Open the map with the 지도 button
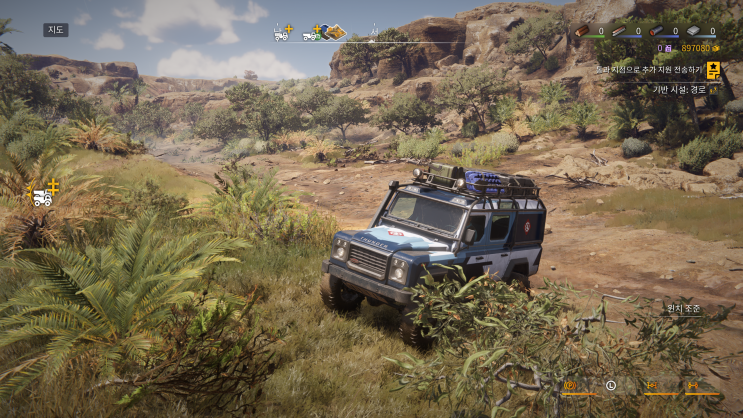Viewport: 743px width, 418px height. (x=56, y=30)
